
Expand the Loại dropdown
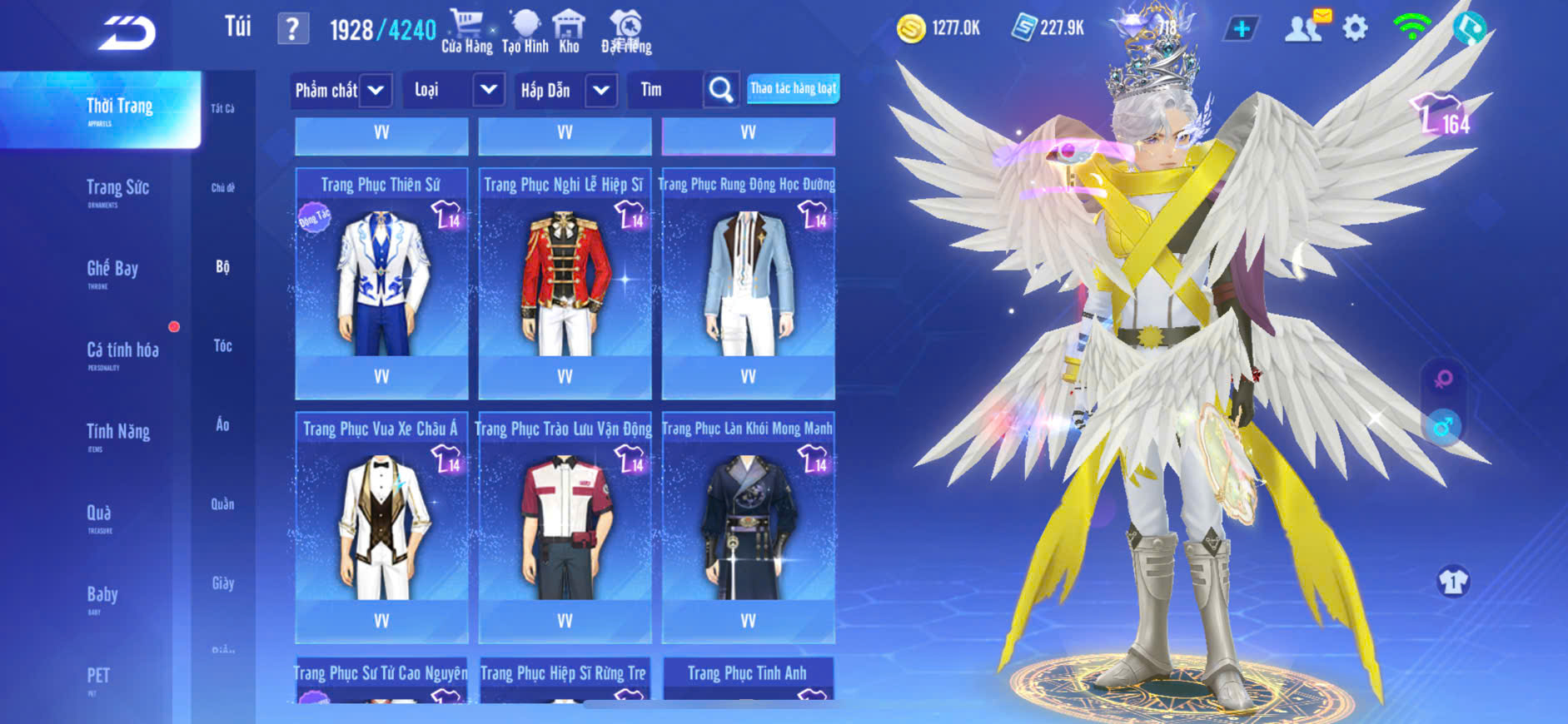pyautogui.click(x=489, y=90)
